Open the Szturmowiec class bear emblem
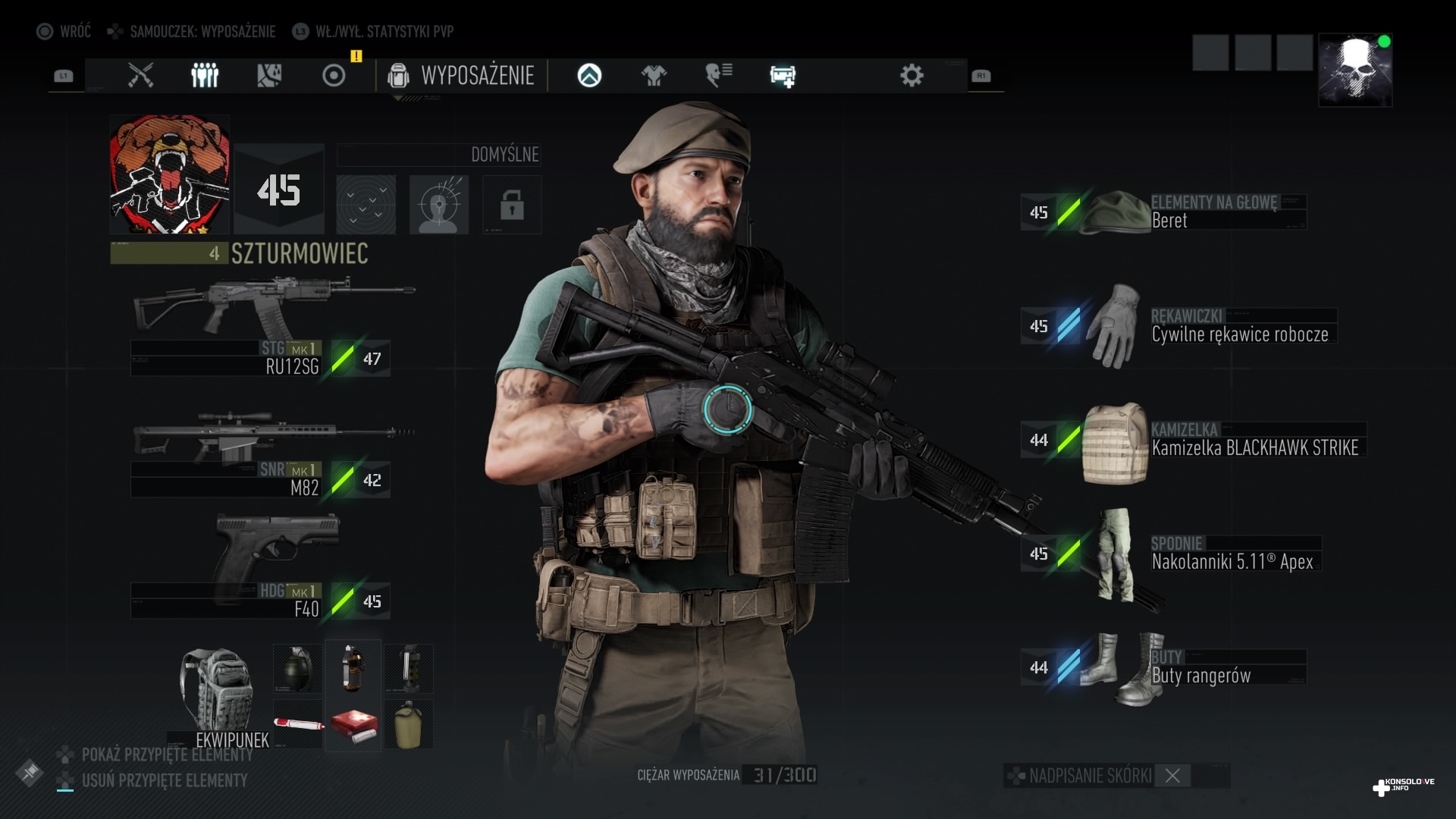Viewport: 1456px width, 819px height. click(x=170, y=174)
